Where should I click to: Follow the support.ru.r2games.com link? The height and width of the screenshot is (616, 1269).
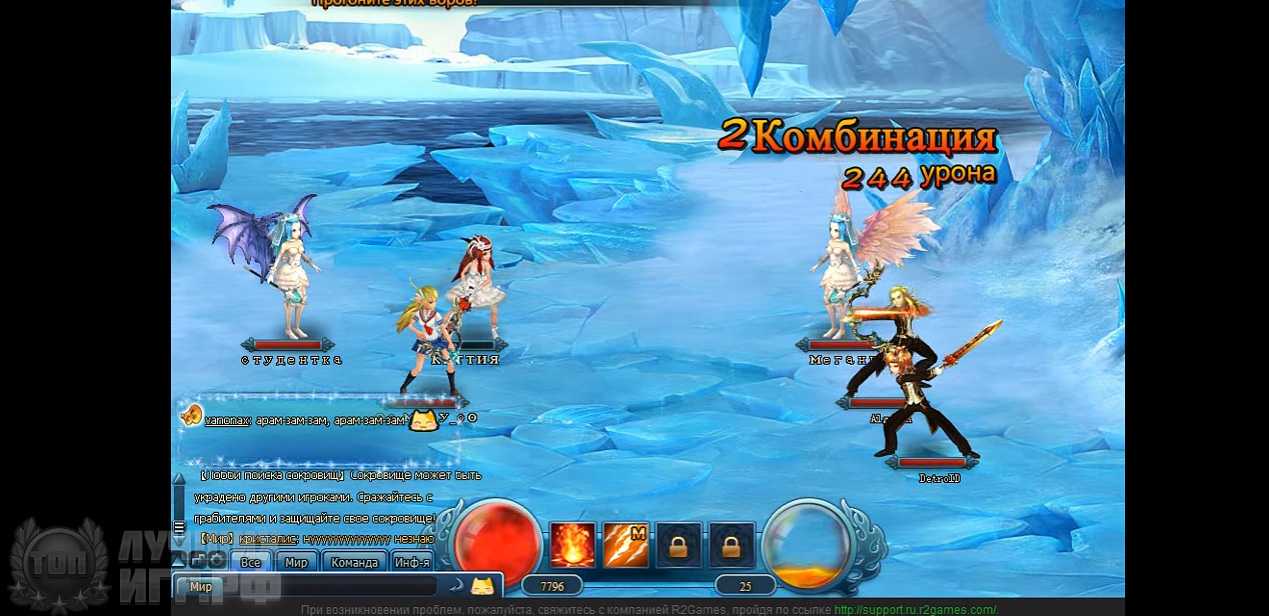(915, 610)
